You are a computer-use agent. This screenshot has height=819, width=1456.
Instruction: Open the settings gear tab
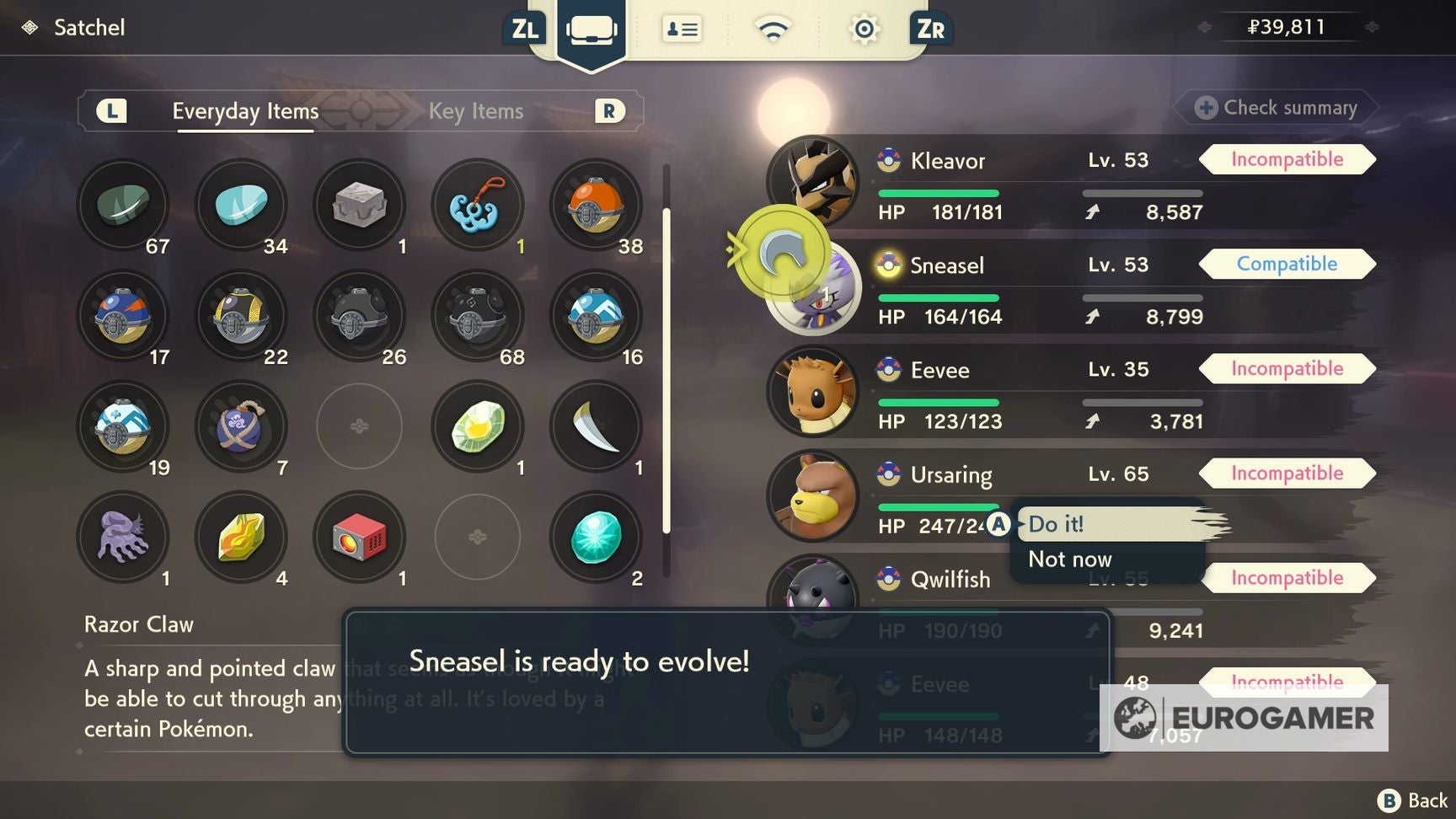click(x=864, y=30)
